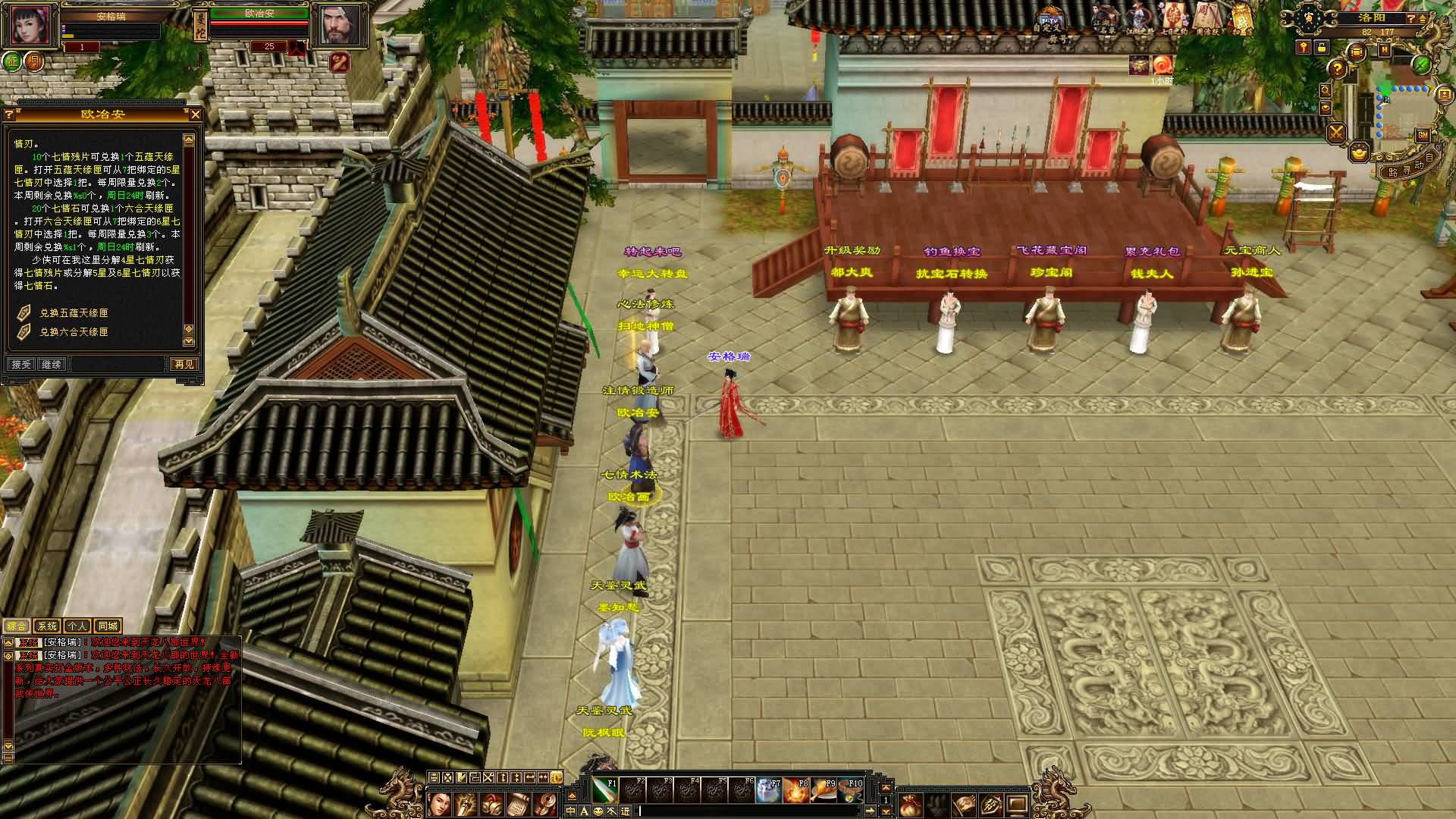Click the 接受 accept button
1456x819 pixels.
coord(21,364)
